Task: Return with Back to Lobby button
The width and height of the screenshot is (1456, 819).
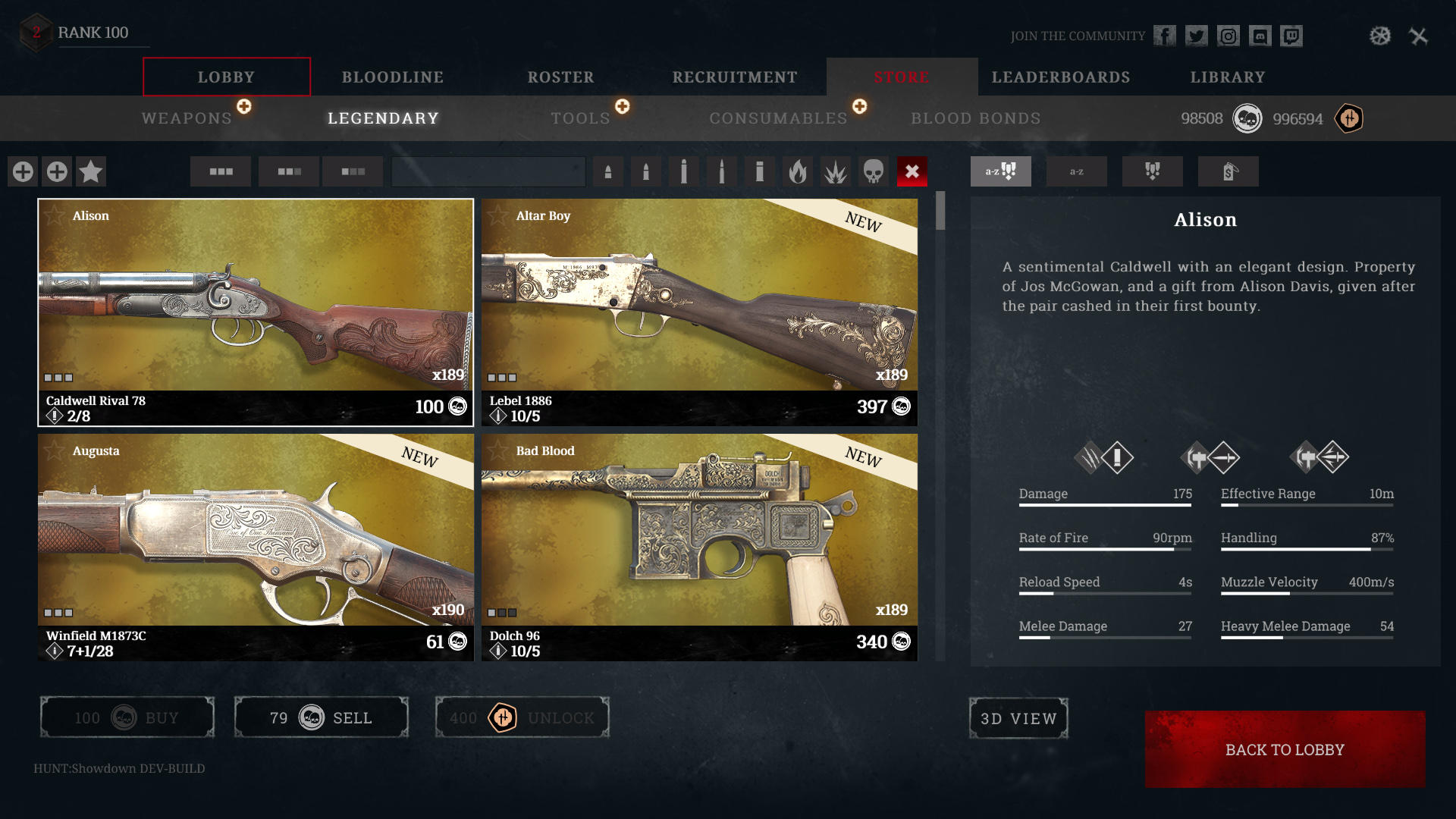Action: pyautogui.click(x=1285, y=749)
